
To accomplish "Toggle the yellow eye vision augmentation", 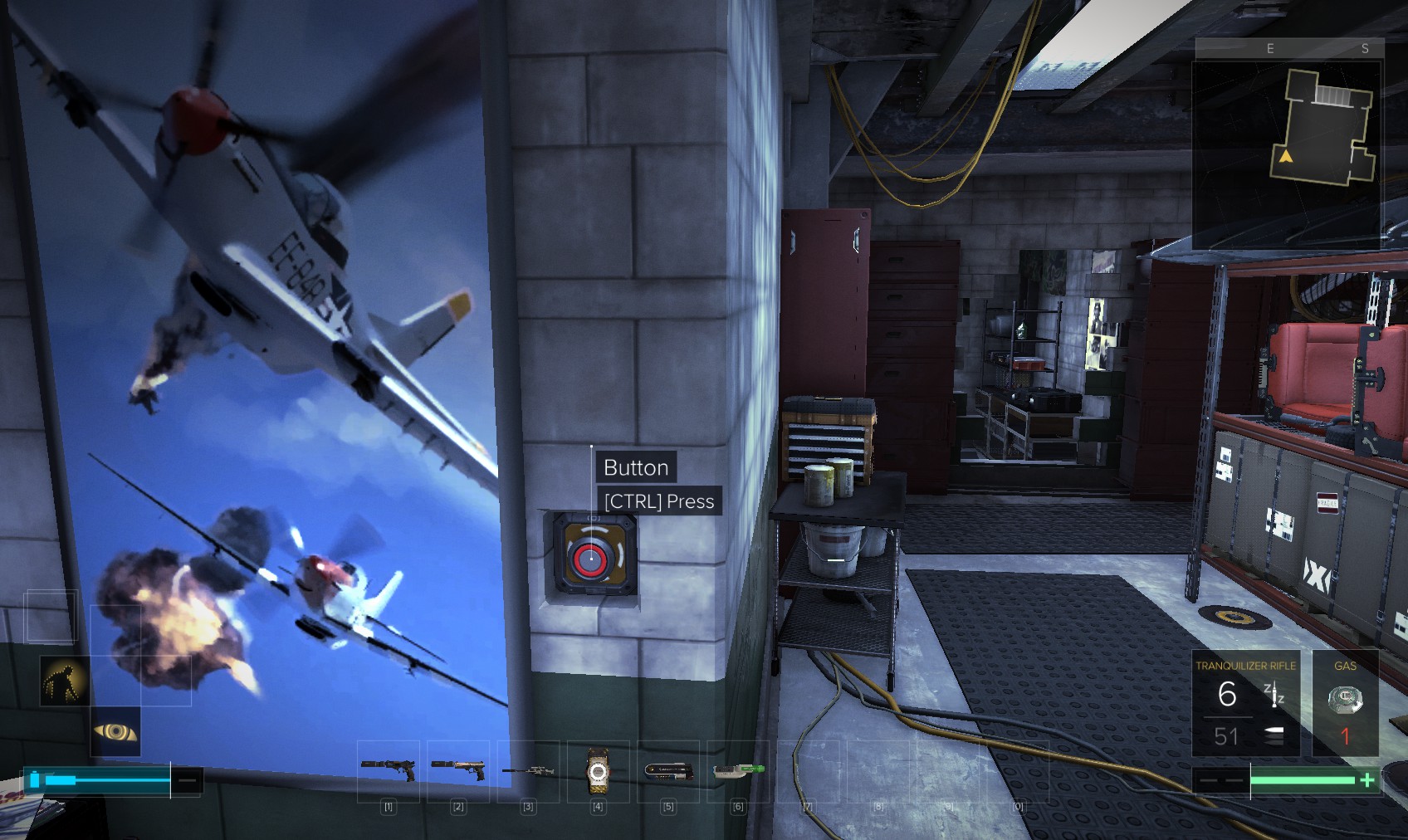I will (115, 731).
